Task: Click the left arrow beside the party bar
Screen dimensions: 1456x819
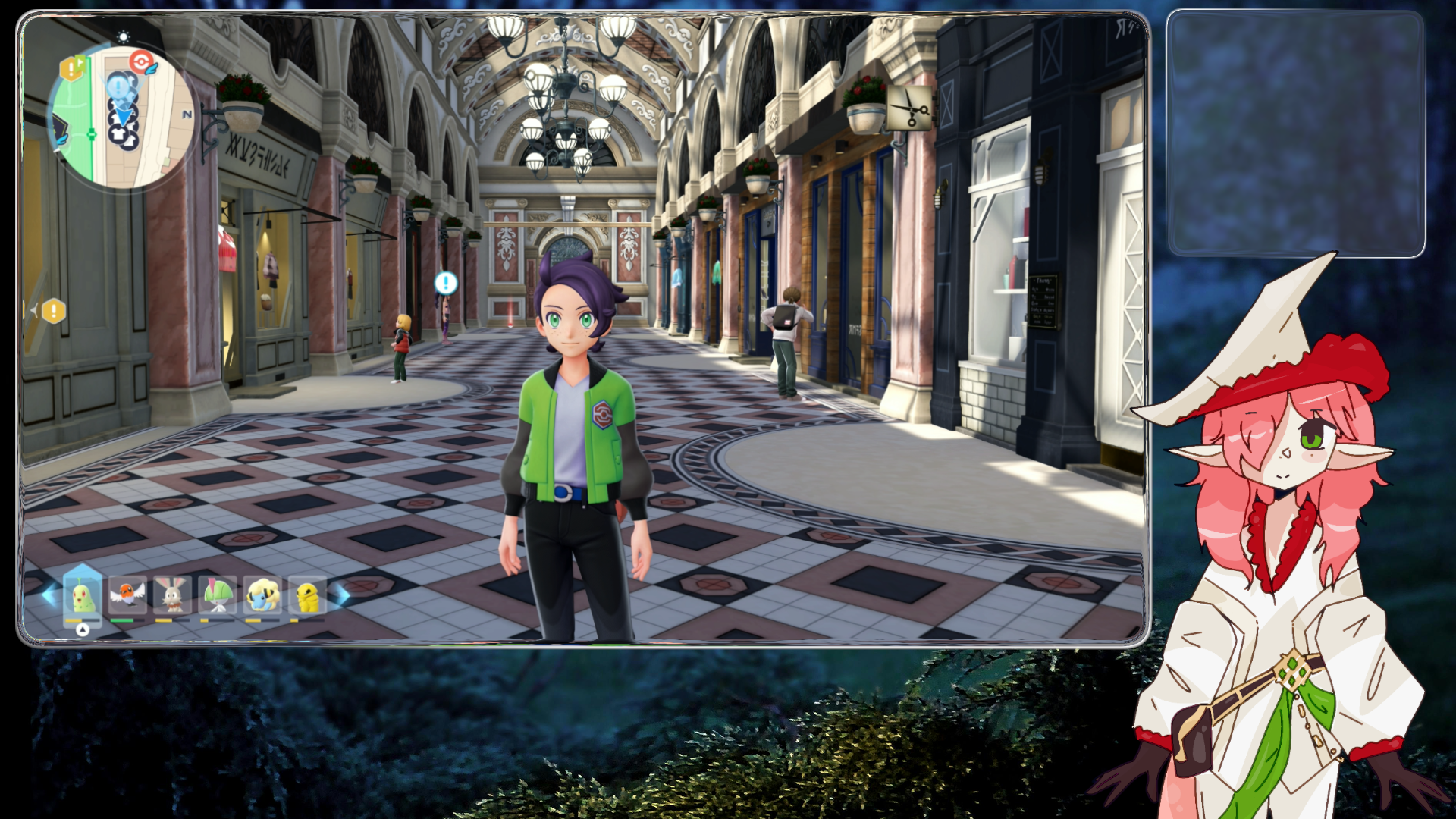Action: (x=49, y=595)
